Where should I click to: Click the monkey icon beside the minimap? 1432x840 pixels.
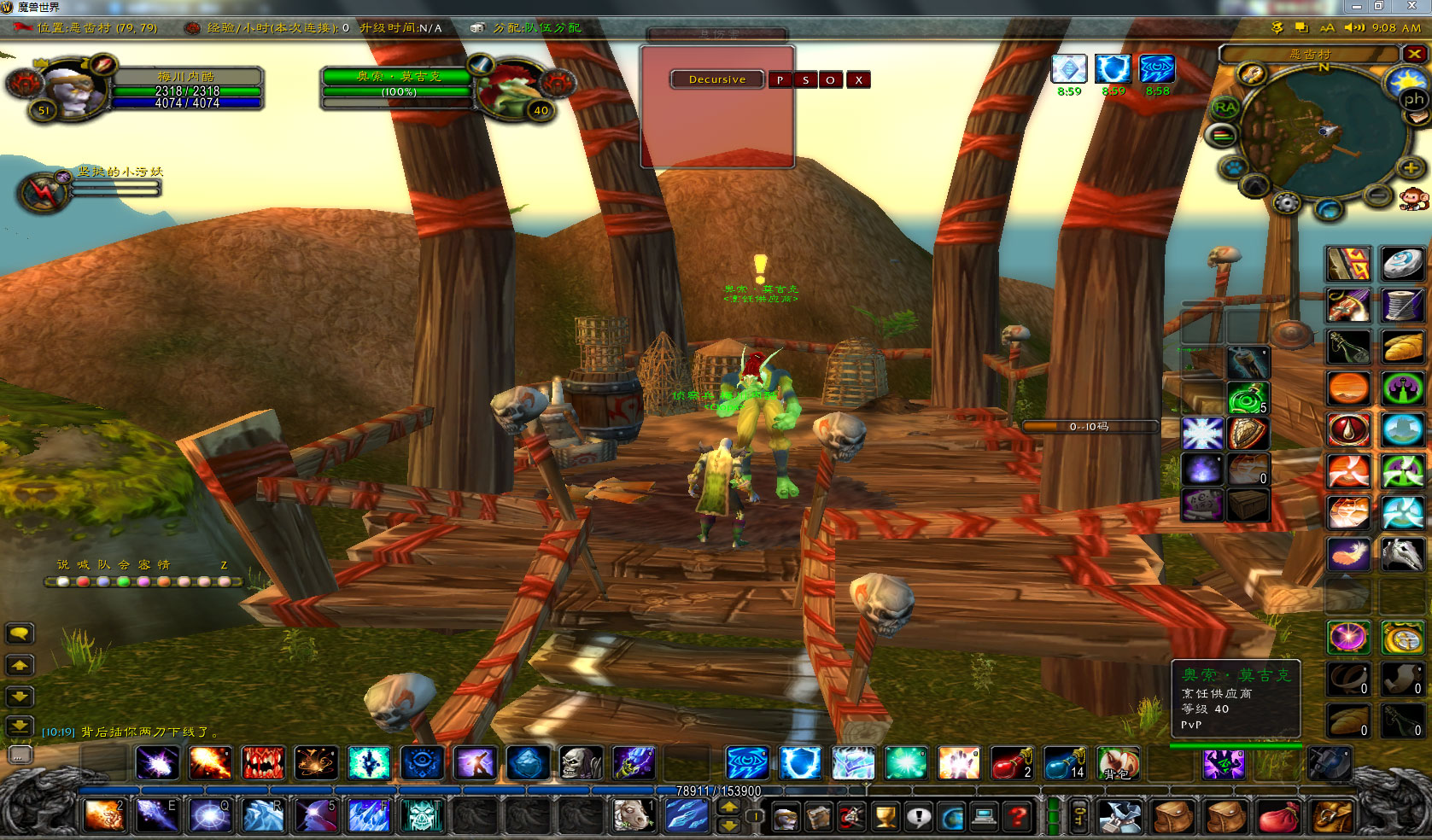click(x=1414, y=200)
